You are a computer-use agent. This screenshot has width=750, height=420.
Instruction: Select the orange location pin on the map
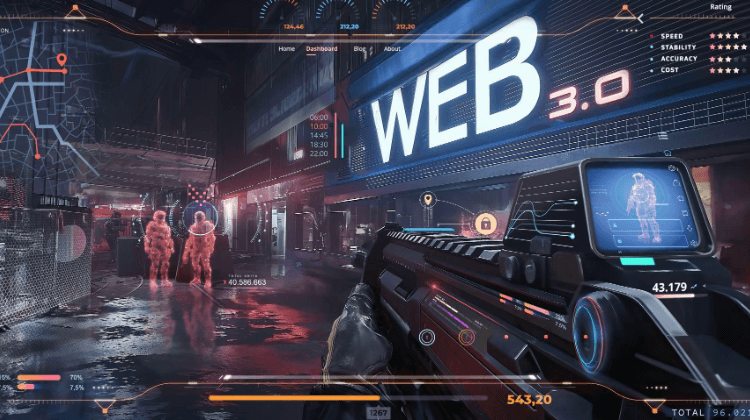click(61, 61)
